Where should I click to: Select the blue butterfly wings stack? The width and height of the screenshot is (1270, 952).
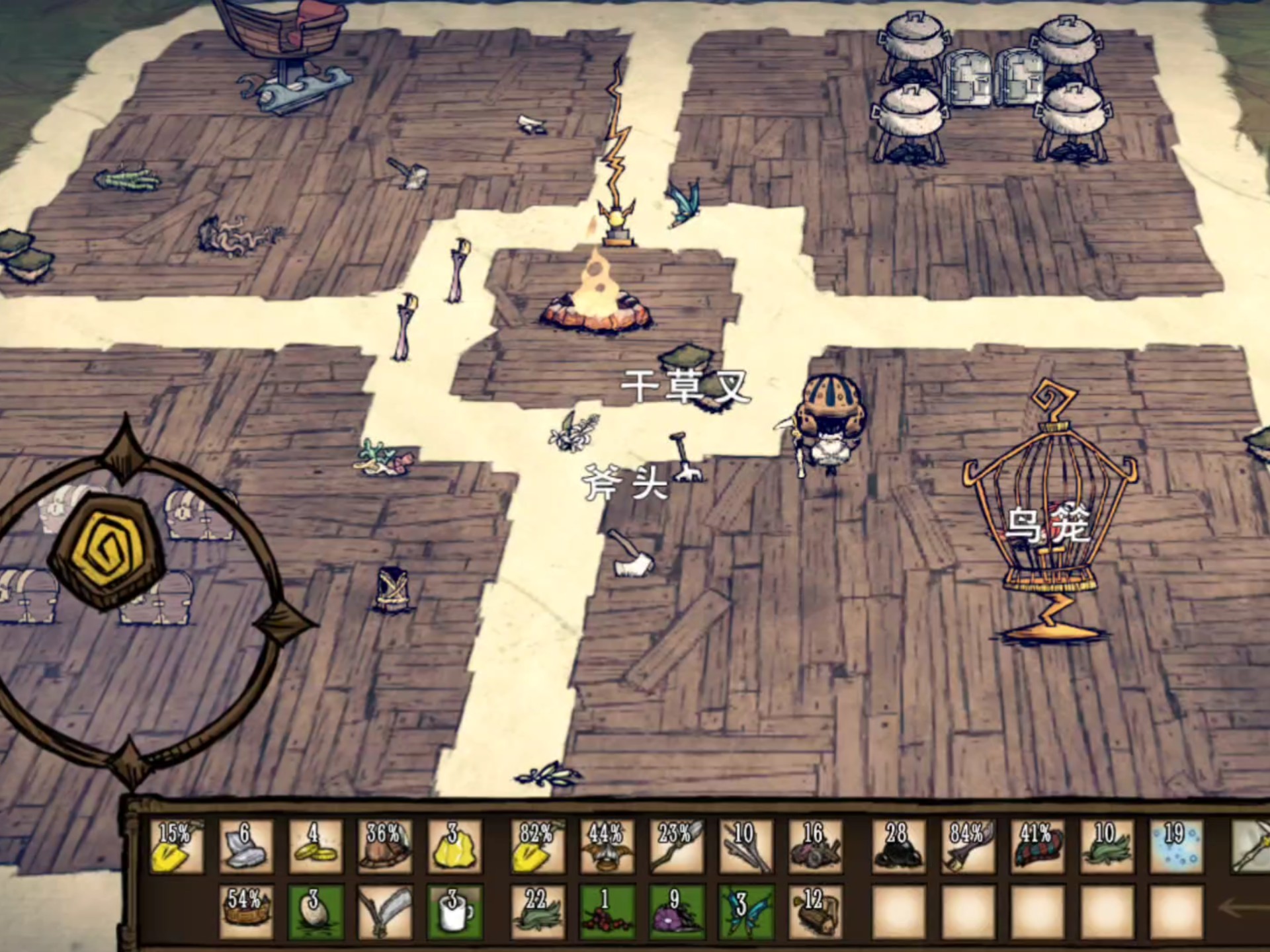click(745, 912)
